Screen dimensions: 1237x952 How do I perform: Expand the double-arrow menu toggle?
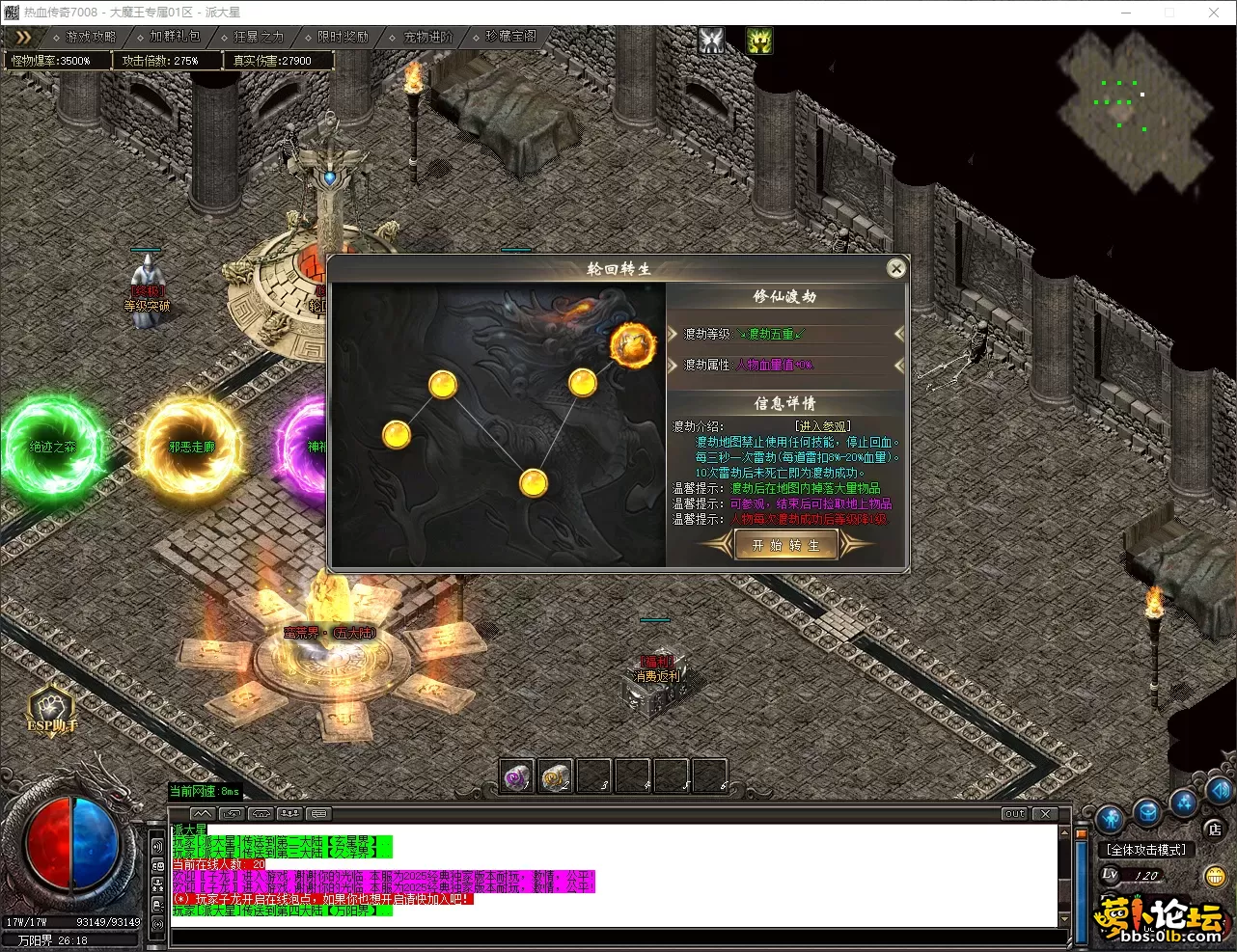(x=23, y=37)
